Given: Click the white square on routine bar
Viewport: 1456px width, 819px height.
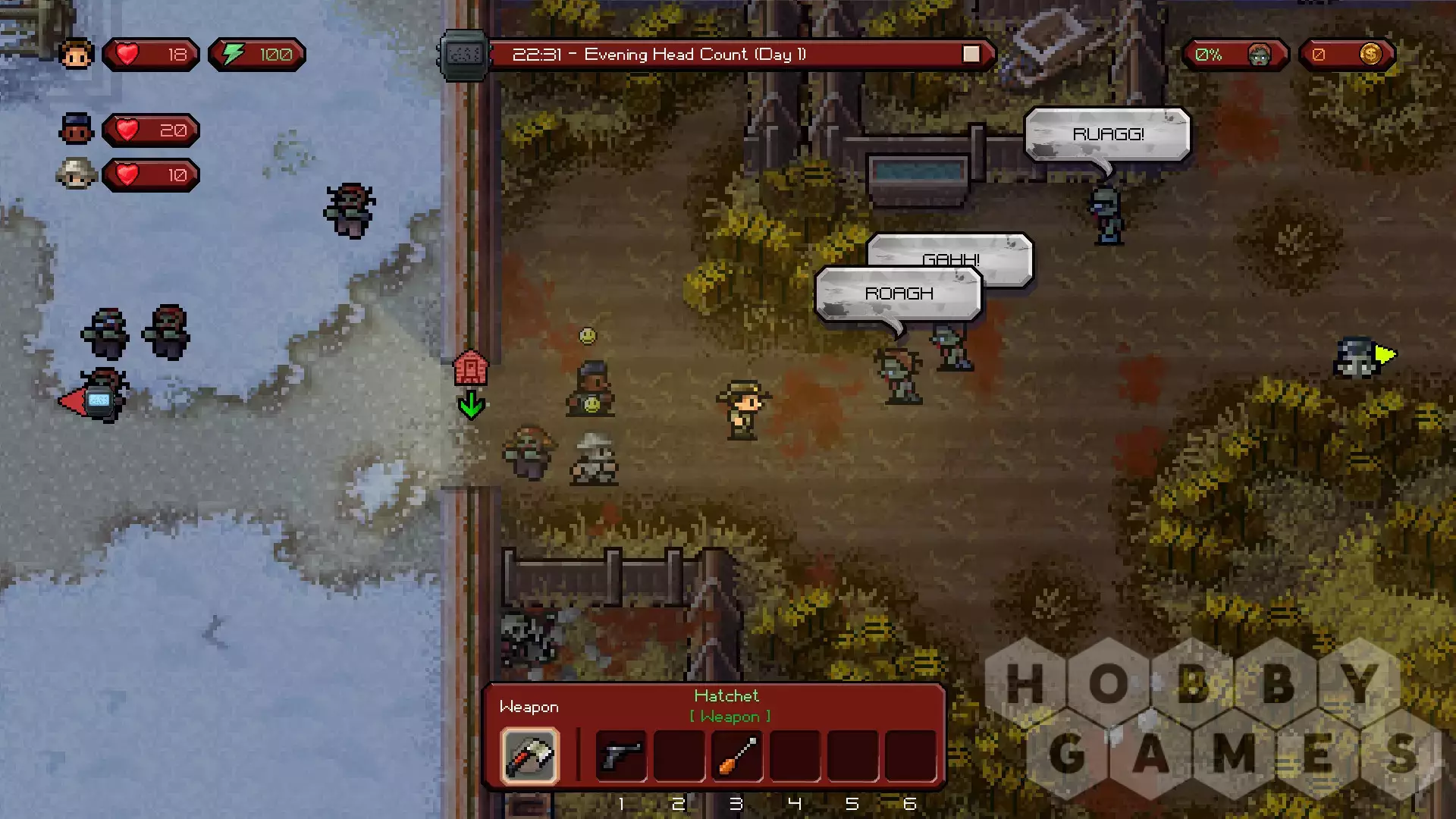Looking at the screenshot, I should (971, 55).
